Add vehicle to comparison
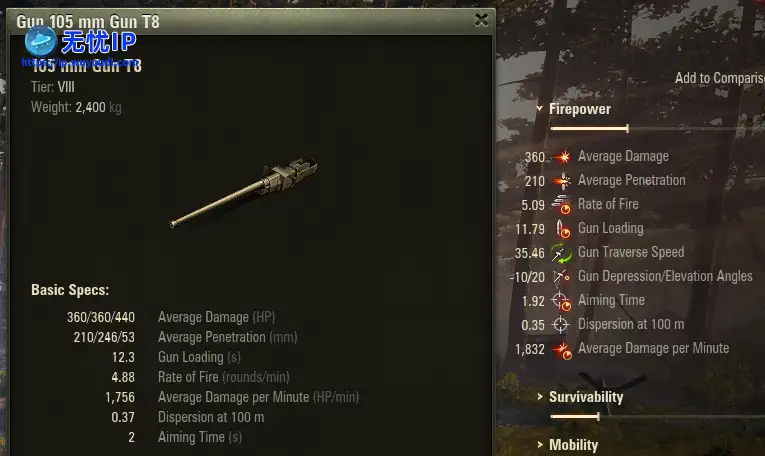Screen dimensions: 765x456 tap(719, 78)
